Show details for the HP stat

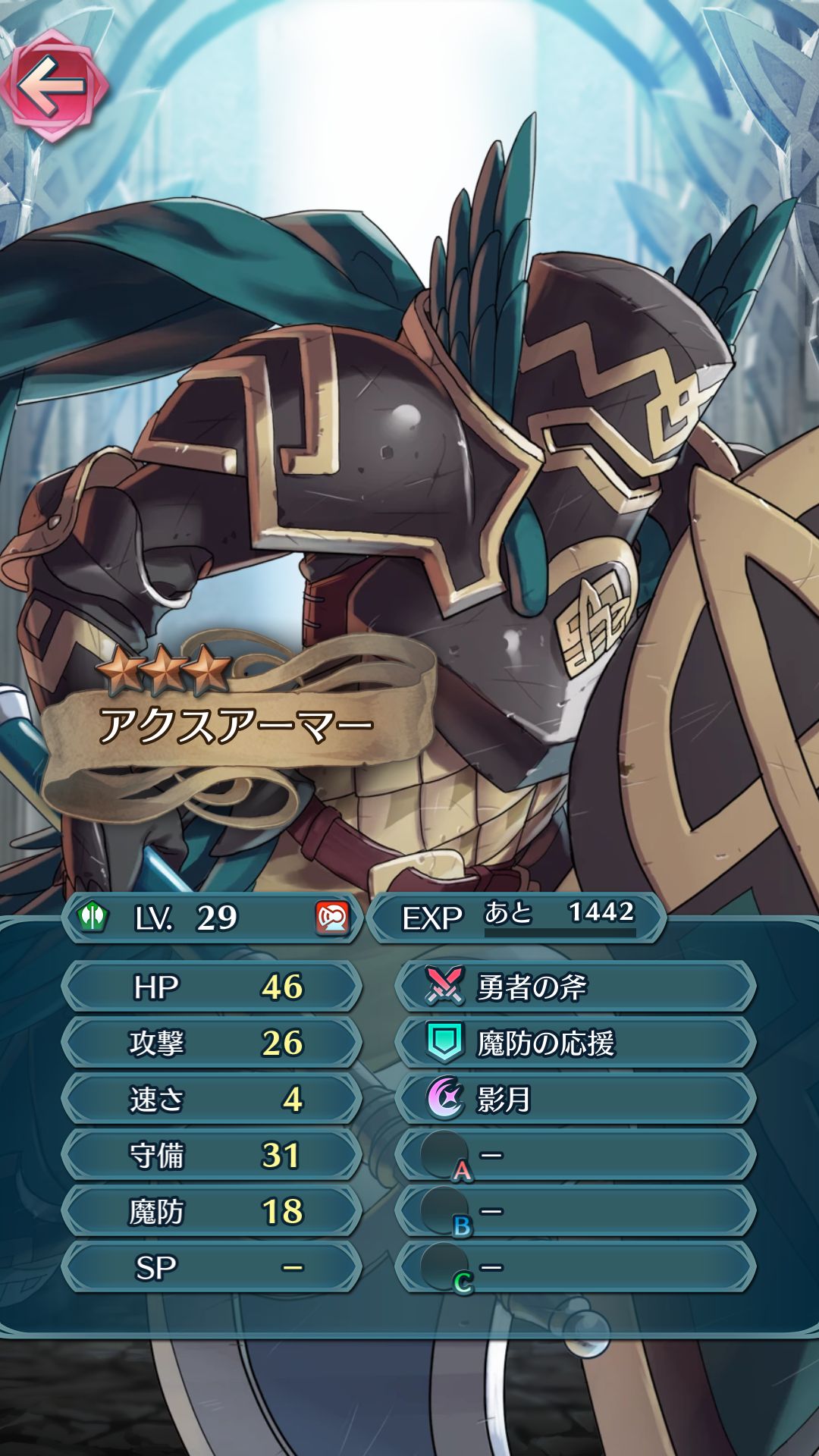212,987
